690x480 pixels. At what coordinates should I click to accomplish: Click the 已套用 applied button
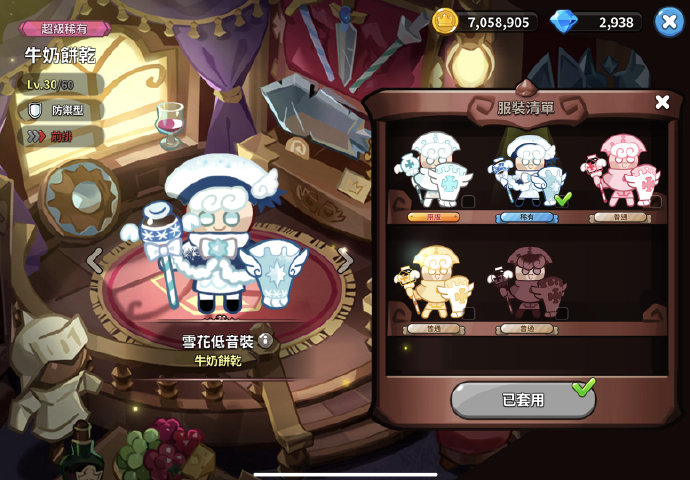[523, 399]
